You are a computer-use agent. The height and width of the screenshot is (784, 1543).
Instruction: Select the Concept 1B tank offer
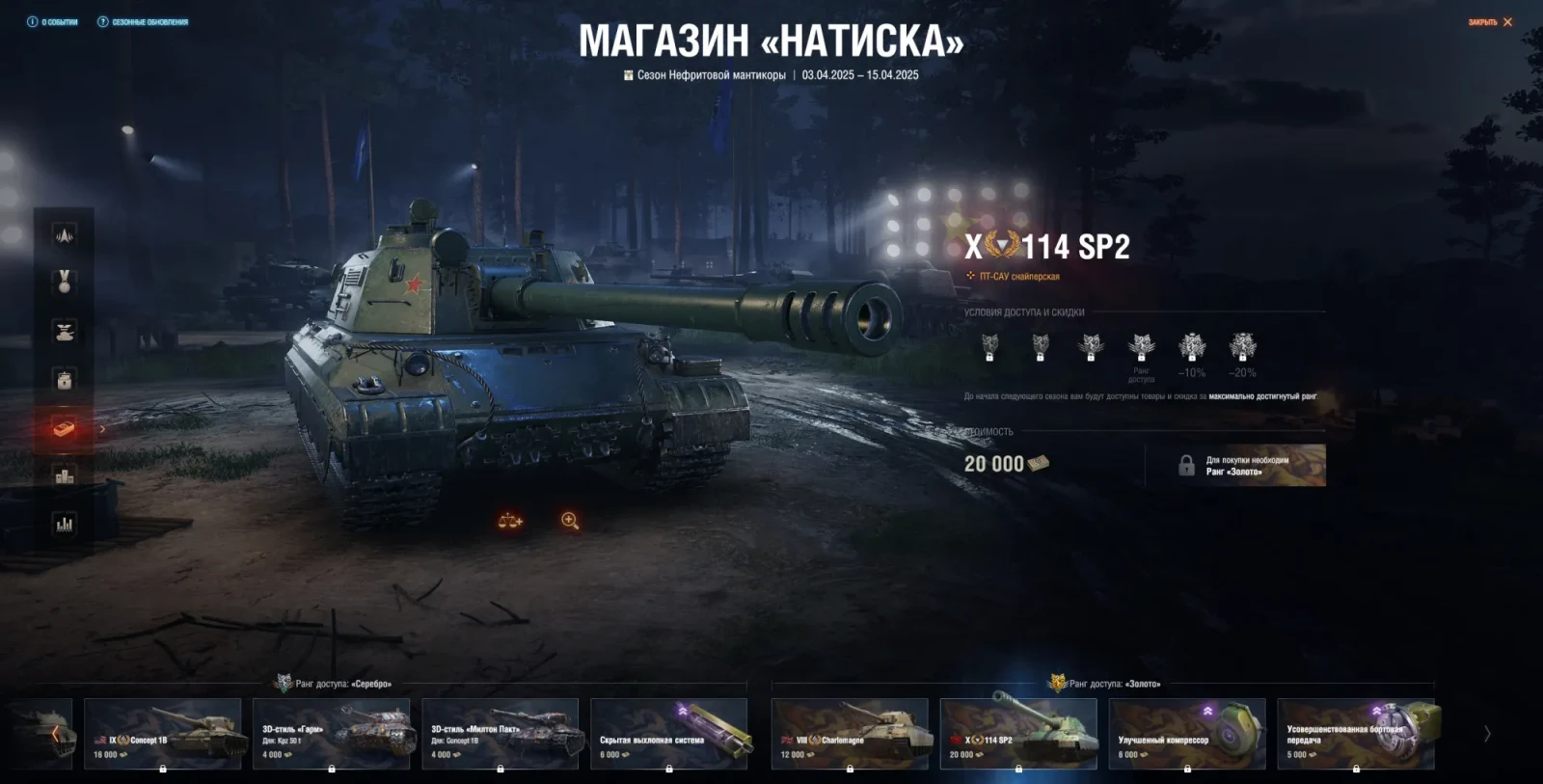[162, 734]
